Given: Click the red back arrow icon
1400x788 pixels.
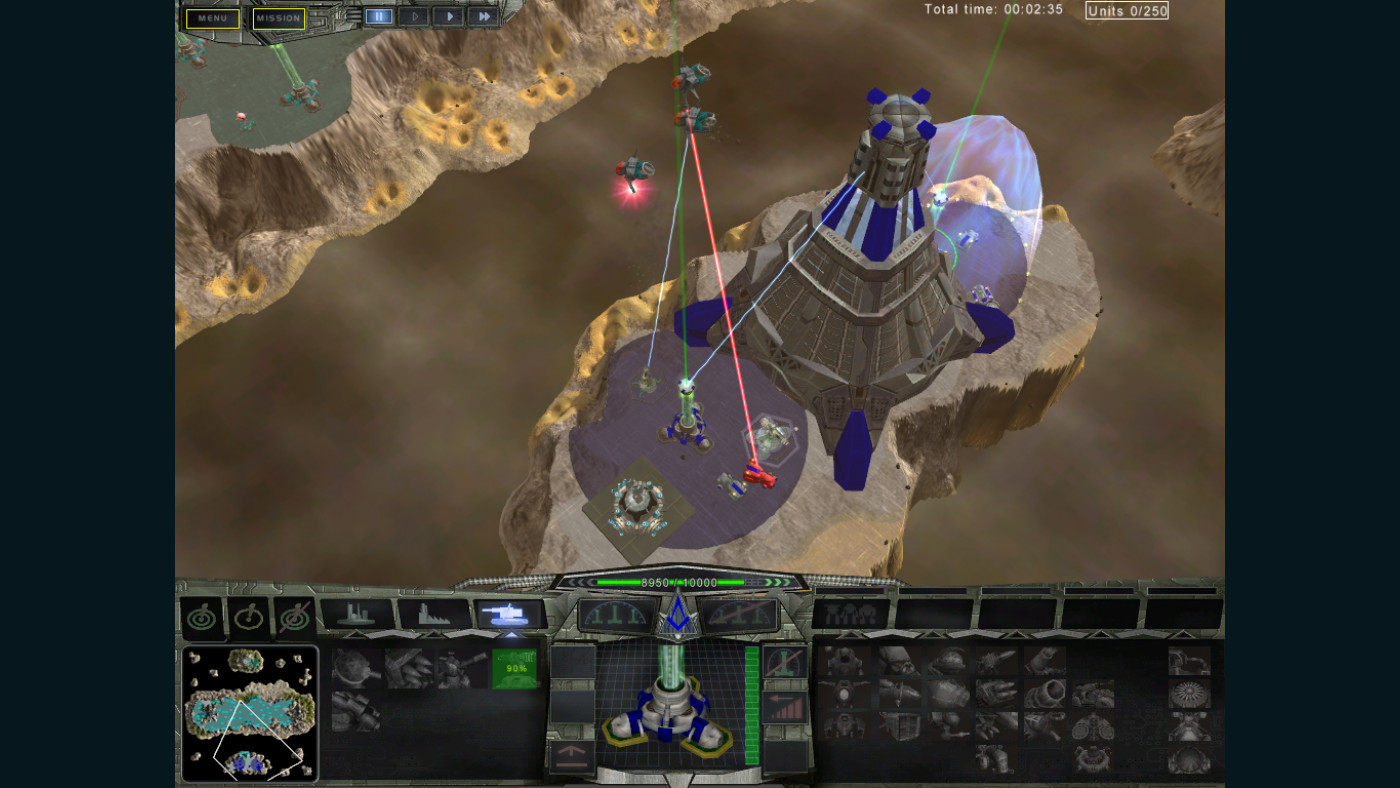Looking at the screenshot, I should click(x=778, y=700).
